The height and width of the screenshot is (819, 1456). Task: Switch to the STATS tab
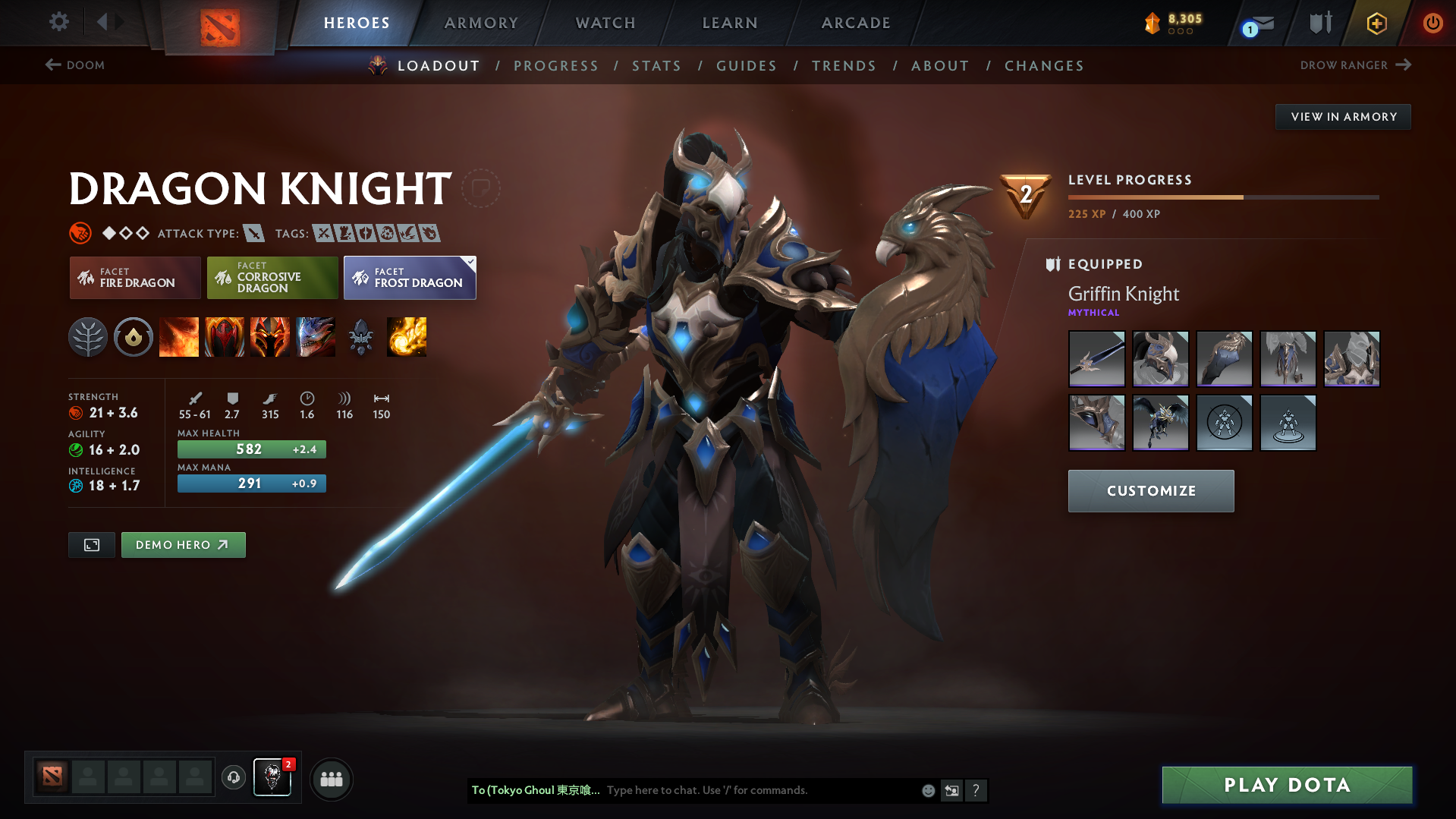click(656, 65)
